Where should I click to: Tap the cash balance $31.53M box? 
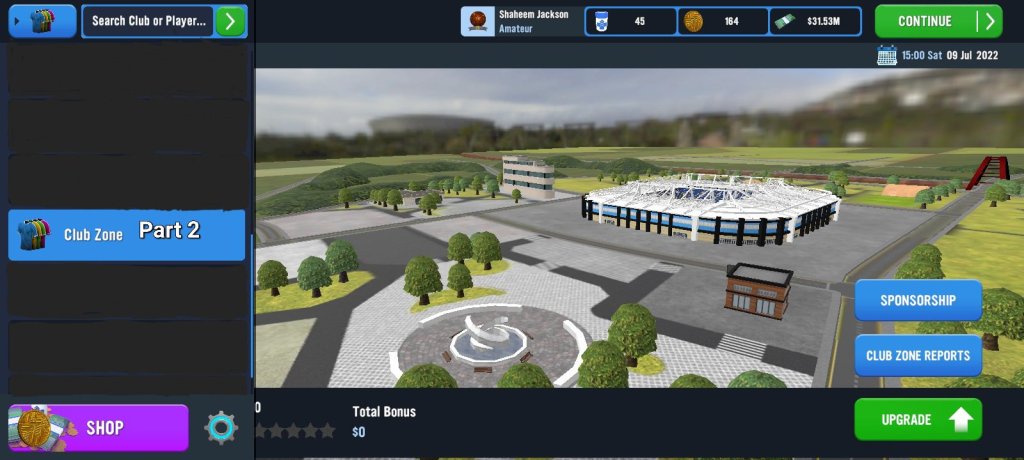pyautogui.click(x=818, y=21)
